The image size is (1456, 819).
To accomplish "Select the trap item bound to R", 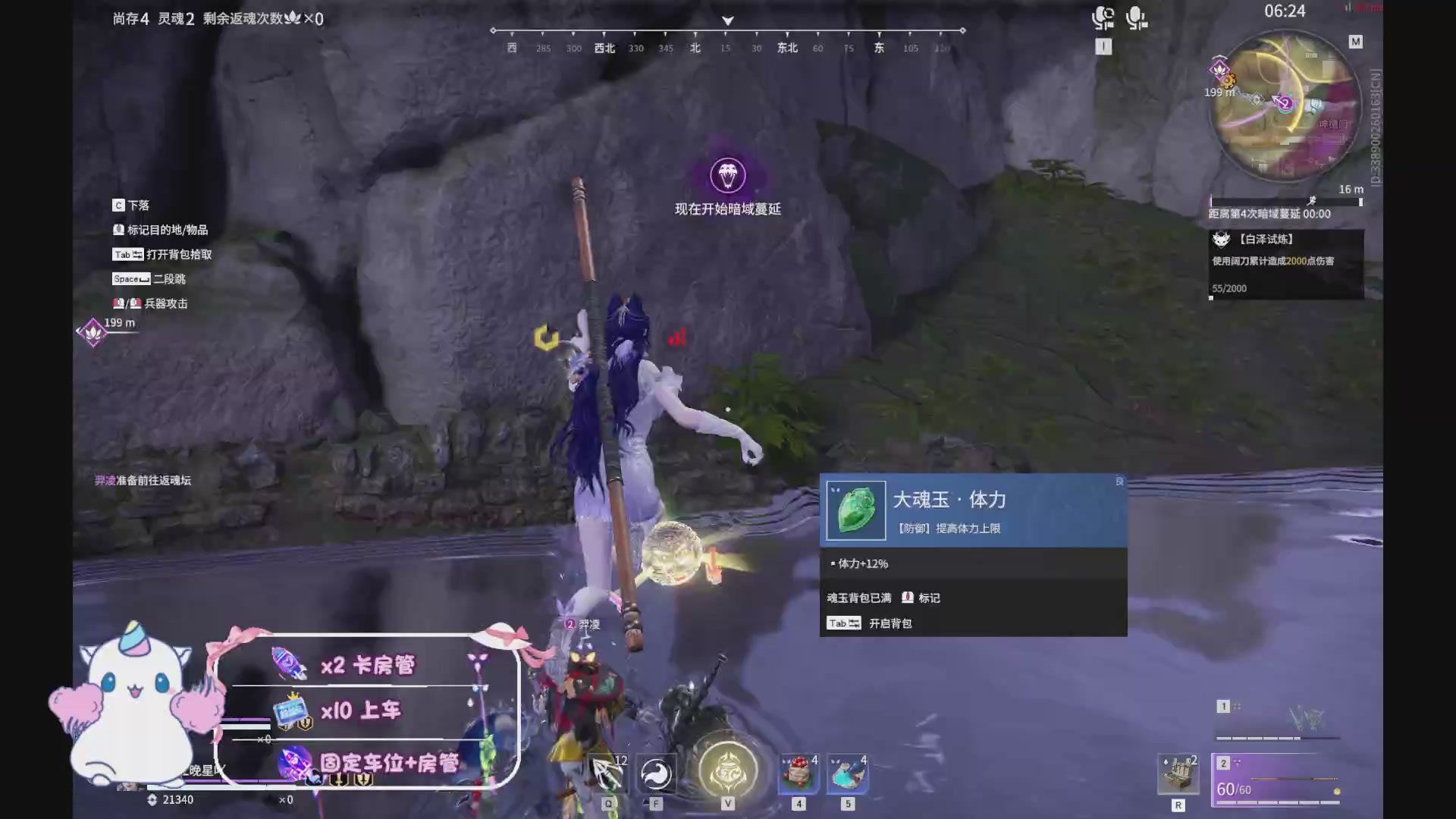I will click(1178, 773).
